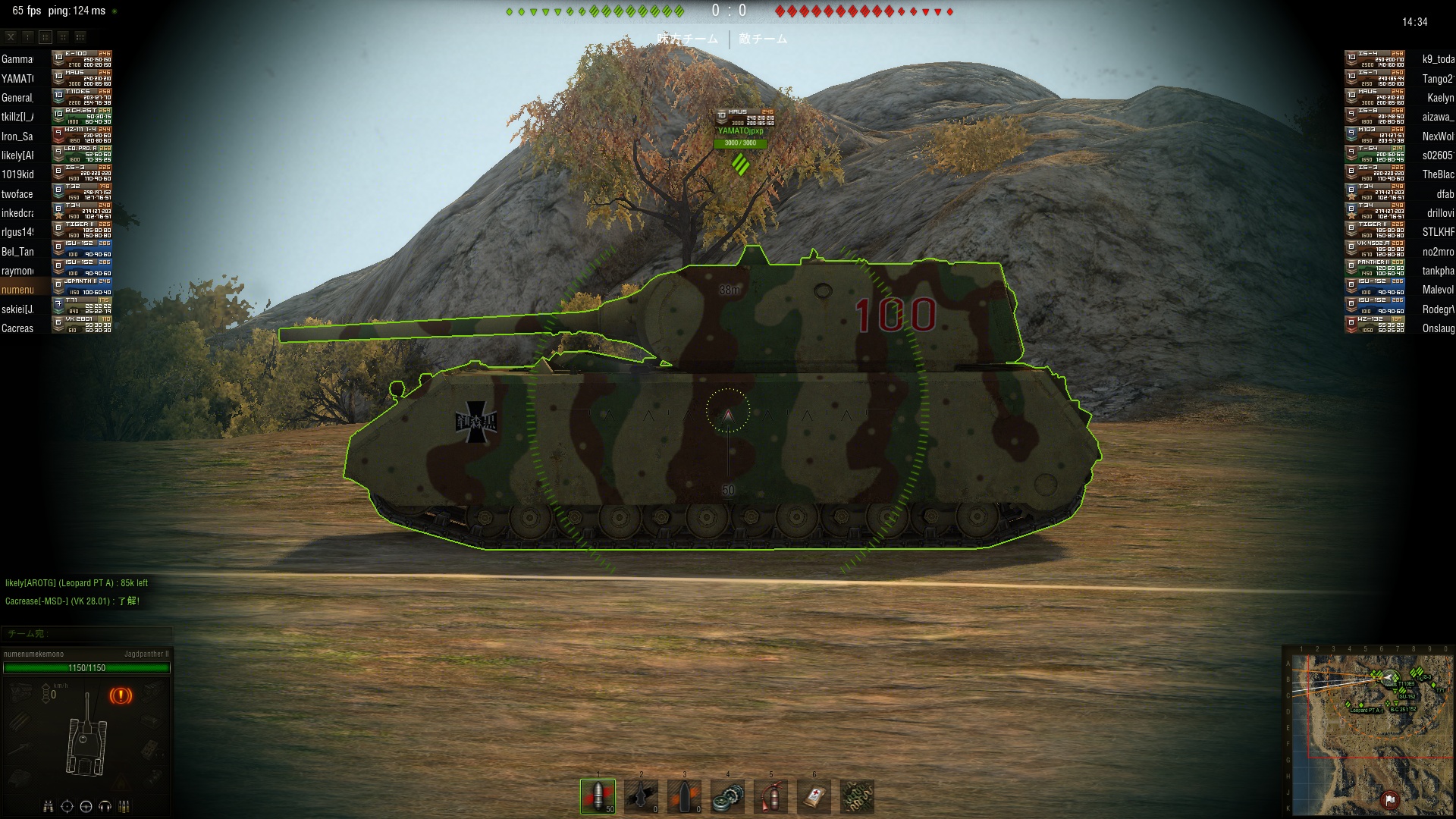Image resolution: width=1456 pixels, height=819 pixels.
Task: Click the team chat input field
Action: (87, 633)
